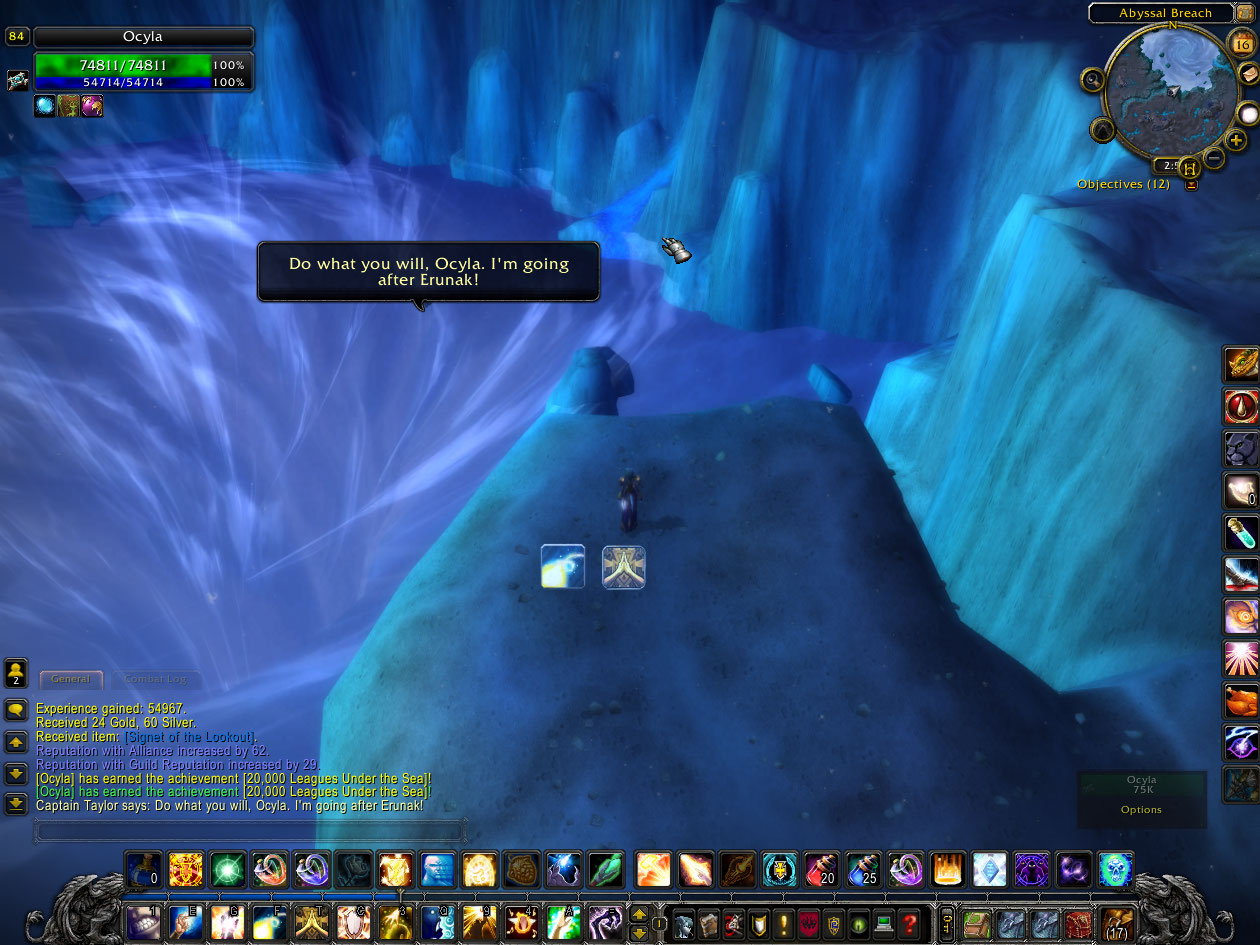The height and width of the screenshot is (945, 1260).
Task: Select the General chat tab
Action: (71, 679)
